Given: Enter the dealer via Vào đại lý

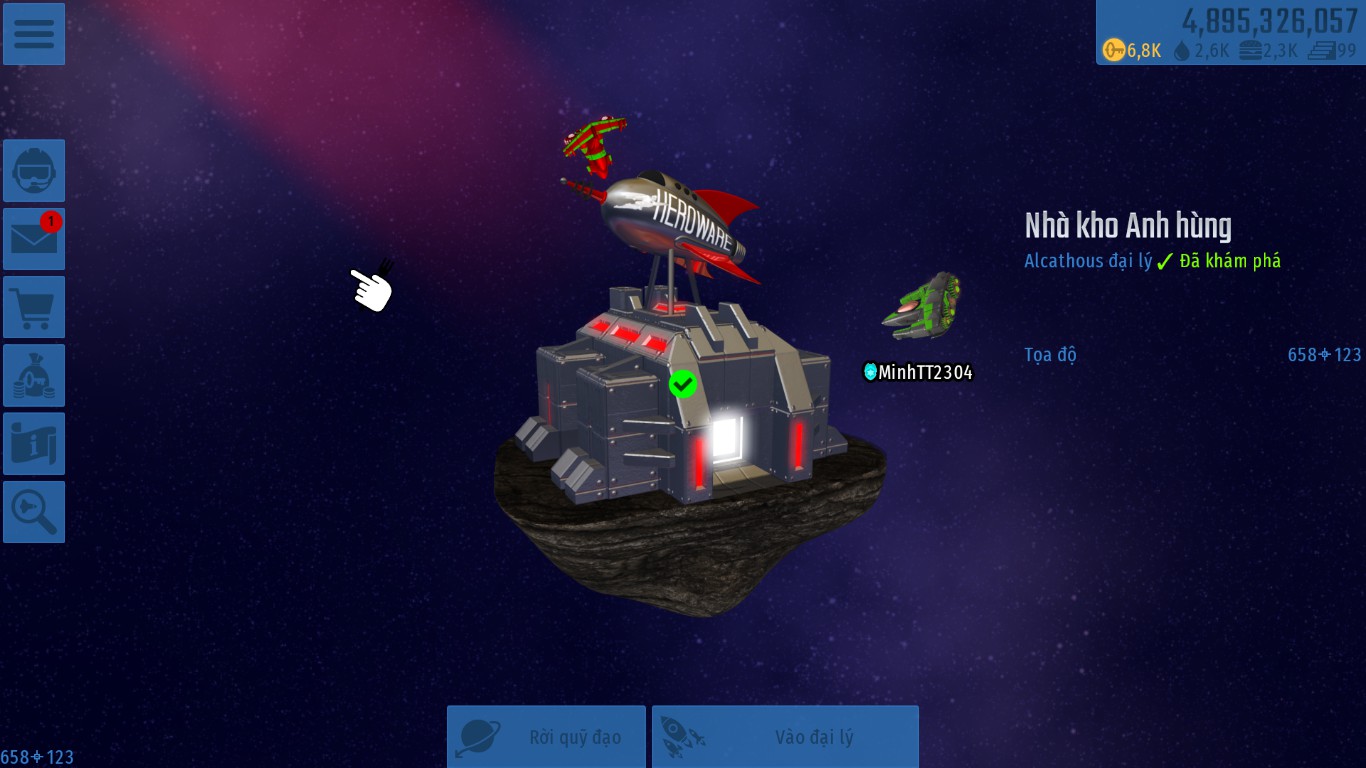Looking at the screenshot, I should (785, 737).
